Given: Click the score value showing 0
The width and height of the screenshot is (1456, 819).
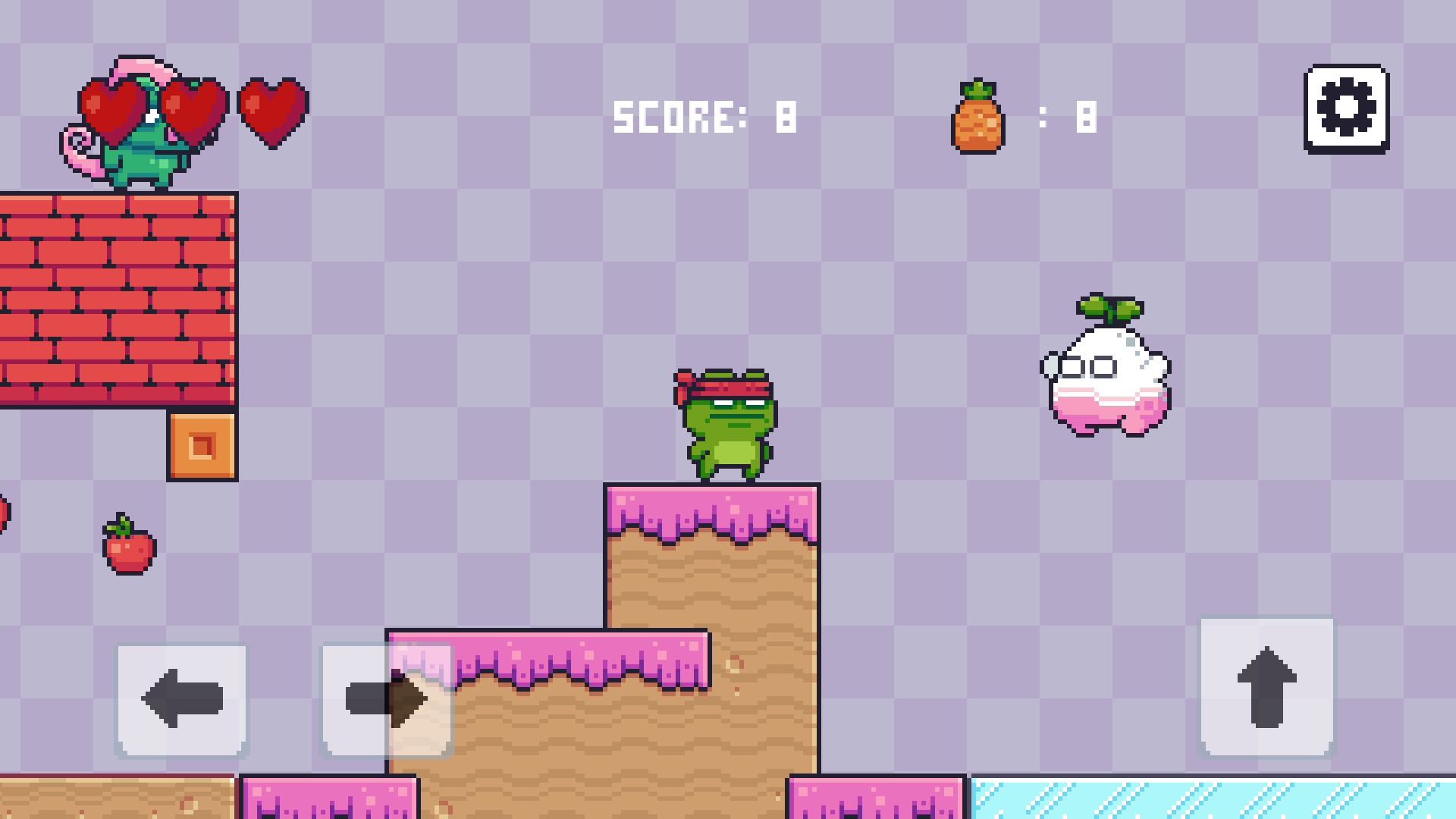Looking at the screenshot, I should (x=785, y=115).
